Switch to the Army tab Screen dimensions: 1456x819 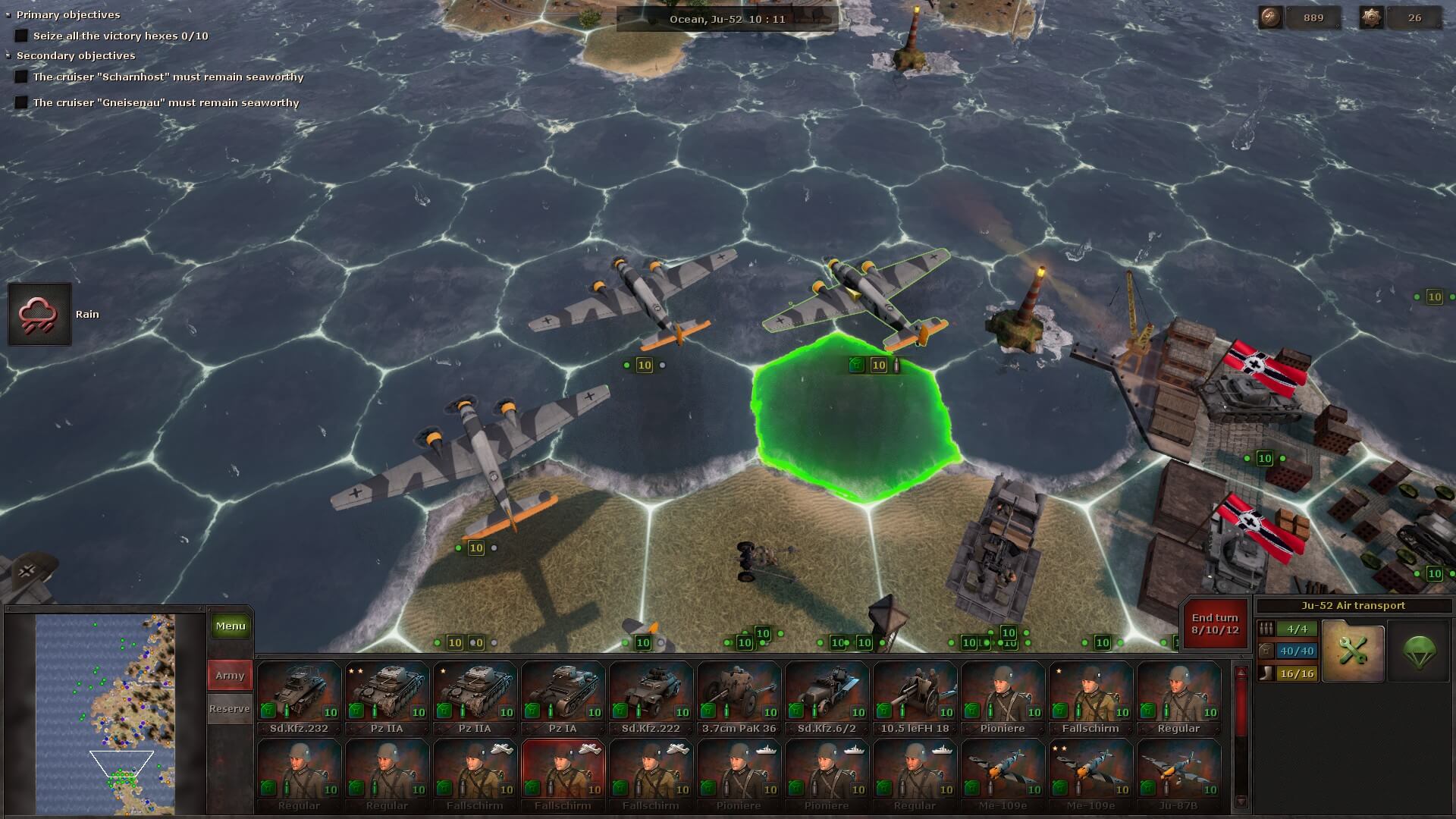point(230,675)
